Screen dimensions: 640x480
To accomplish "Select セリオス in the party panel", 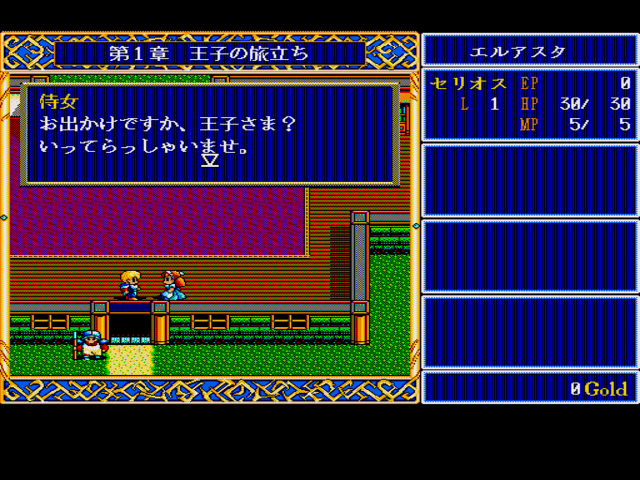I will (x=468, y=84).
